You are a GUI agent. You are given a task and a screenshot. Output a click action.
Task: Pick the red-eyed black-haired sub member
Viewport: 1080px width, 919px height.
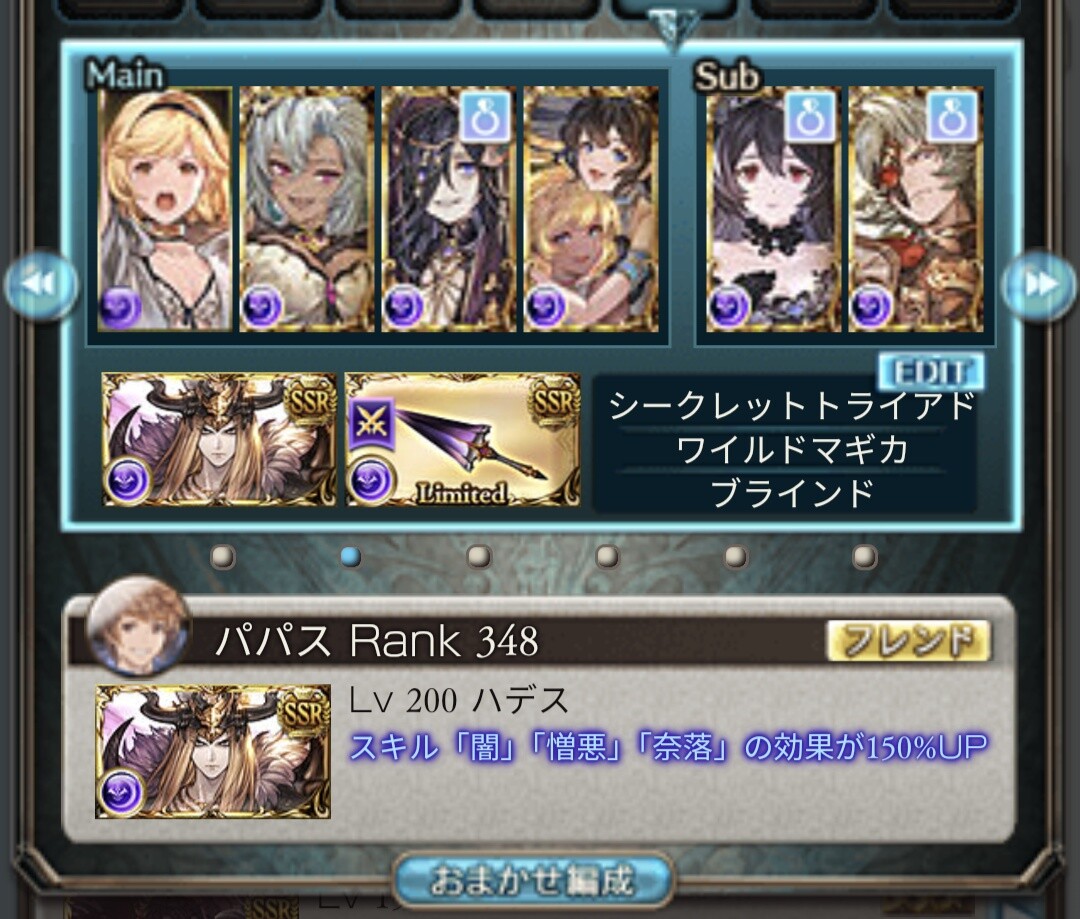pyautogui.click(x=774, y=209)
